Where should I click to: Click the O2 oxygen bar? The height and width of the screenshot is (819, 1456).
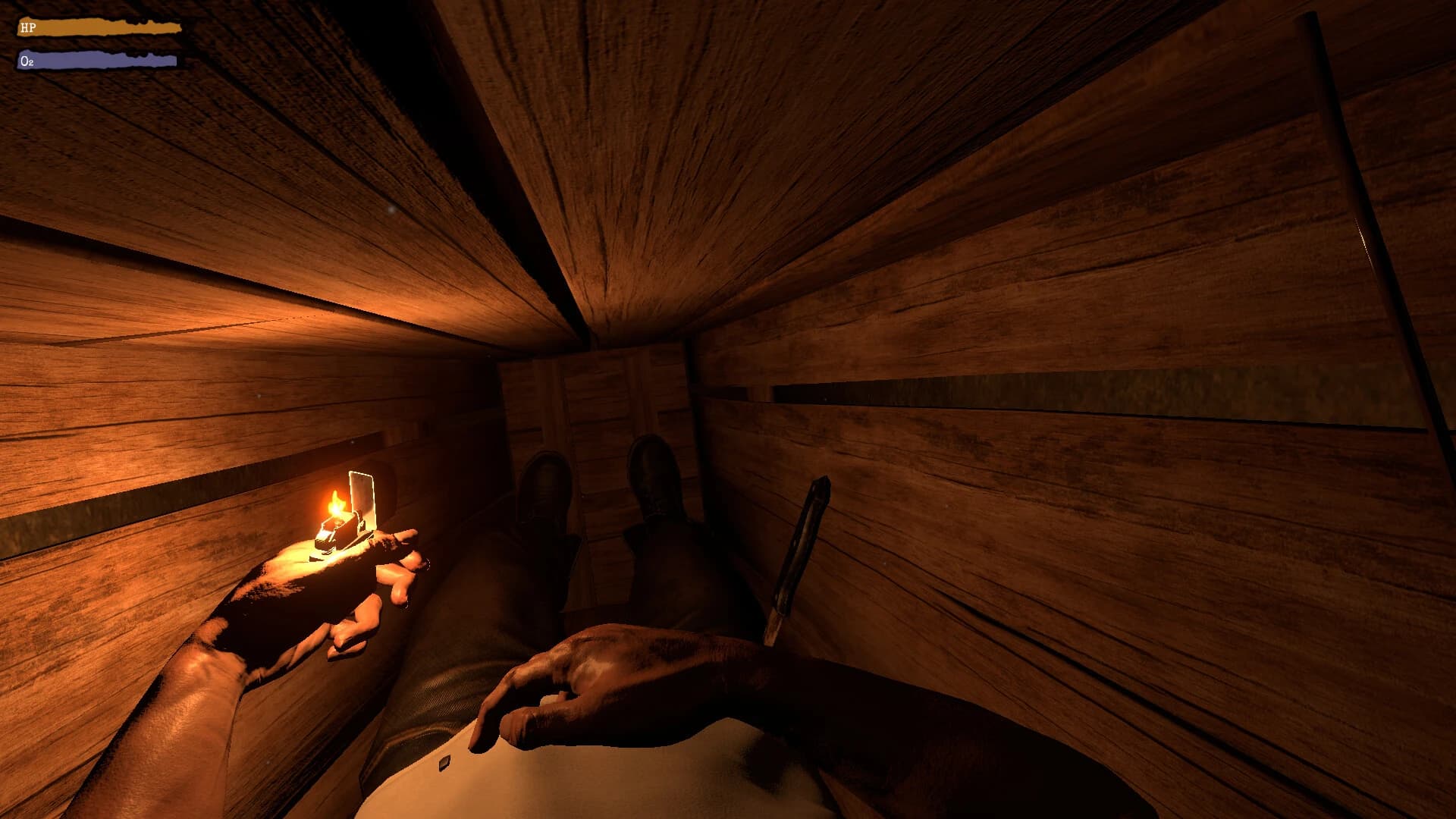point(99,59)
